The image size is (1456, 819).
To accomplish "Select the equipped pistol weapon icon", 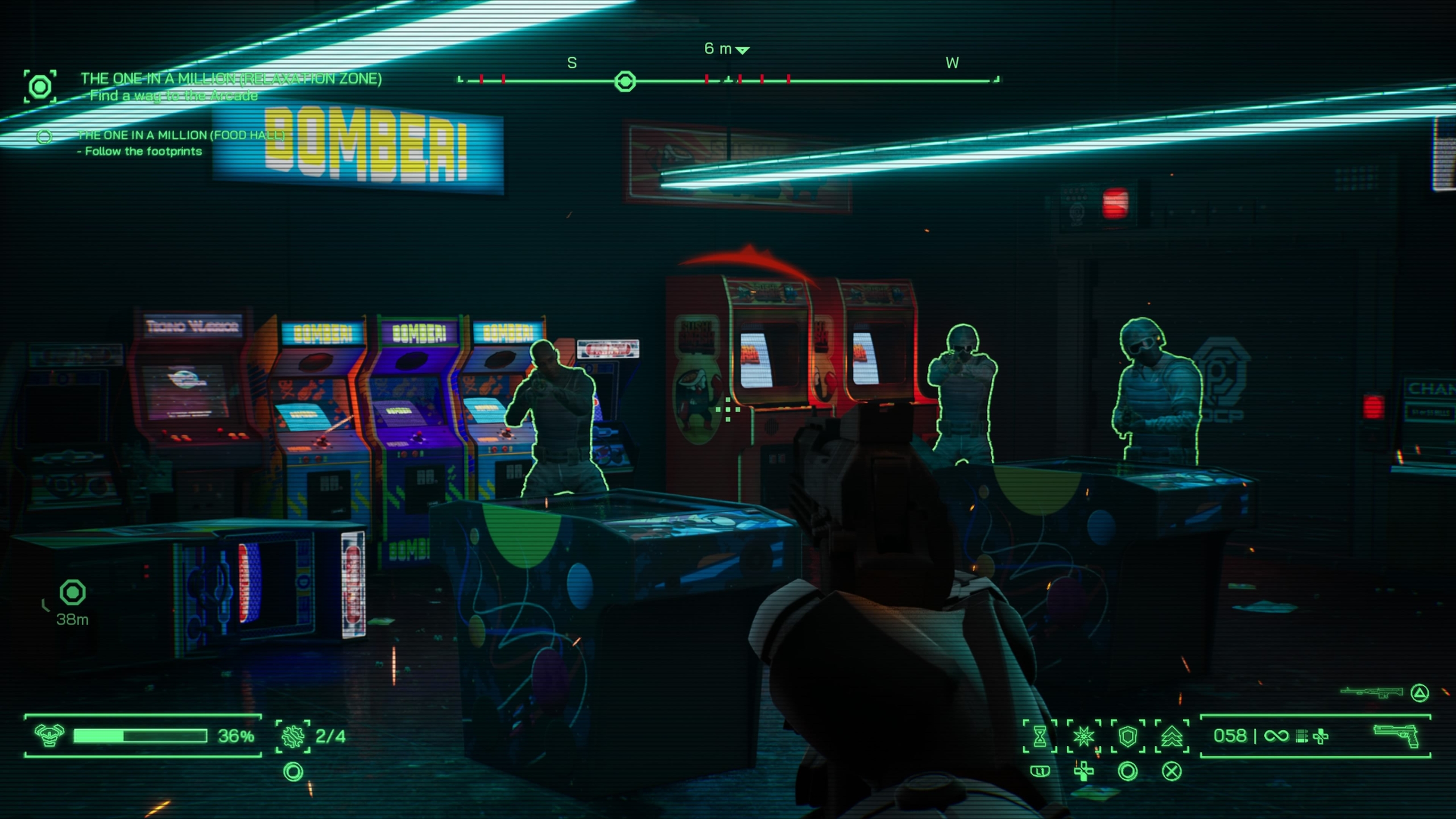I will [x=1396, y=737].
